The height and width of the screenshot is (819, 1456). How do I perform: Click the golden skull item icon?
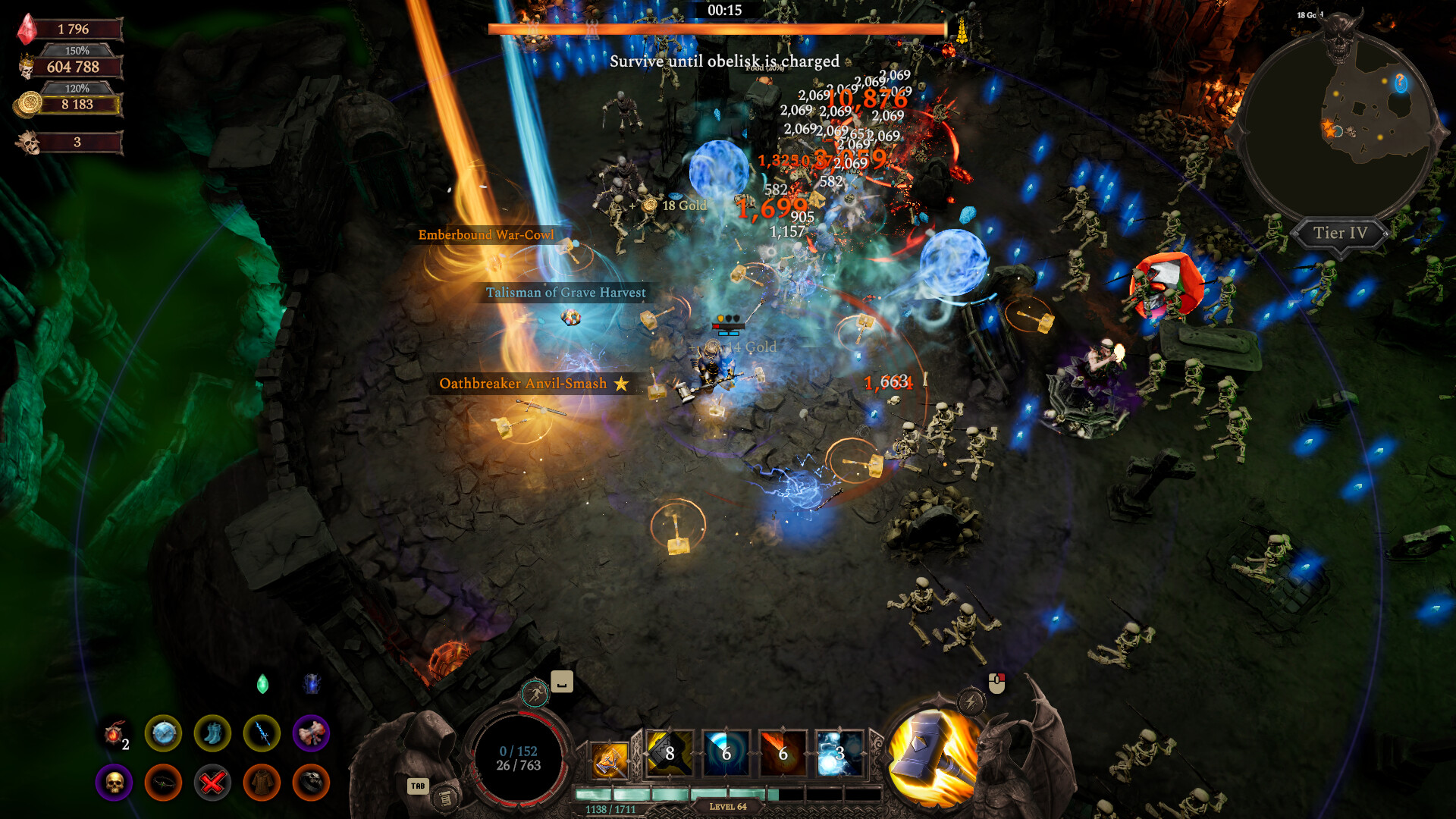click(114, 783)
